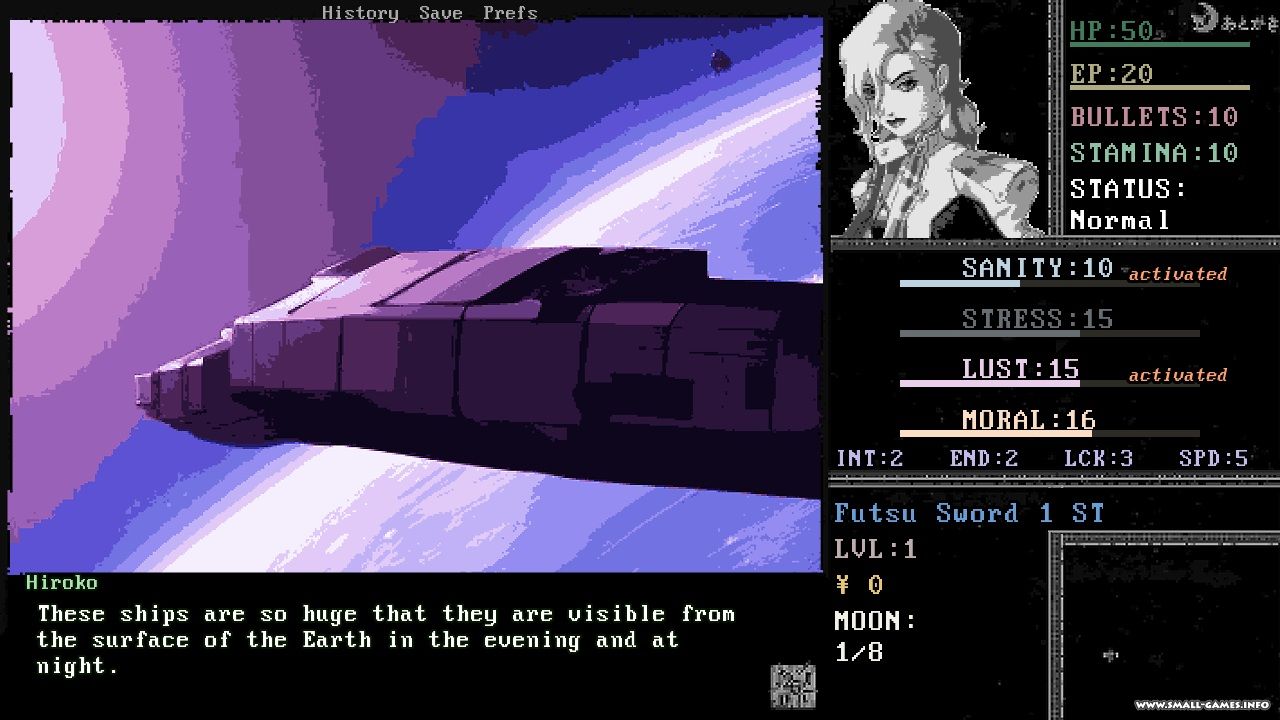Click the Lust activated label
Viewport: 1280px width, 720px height.
click(x=1177, y=375)
